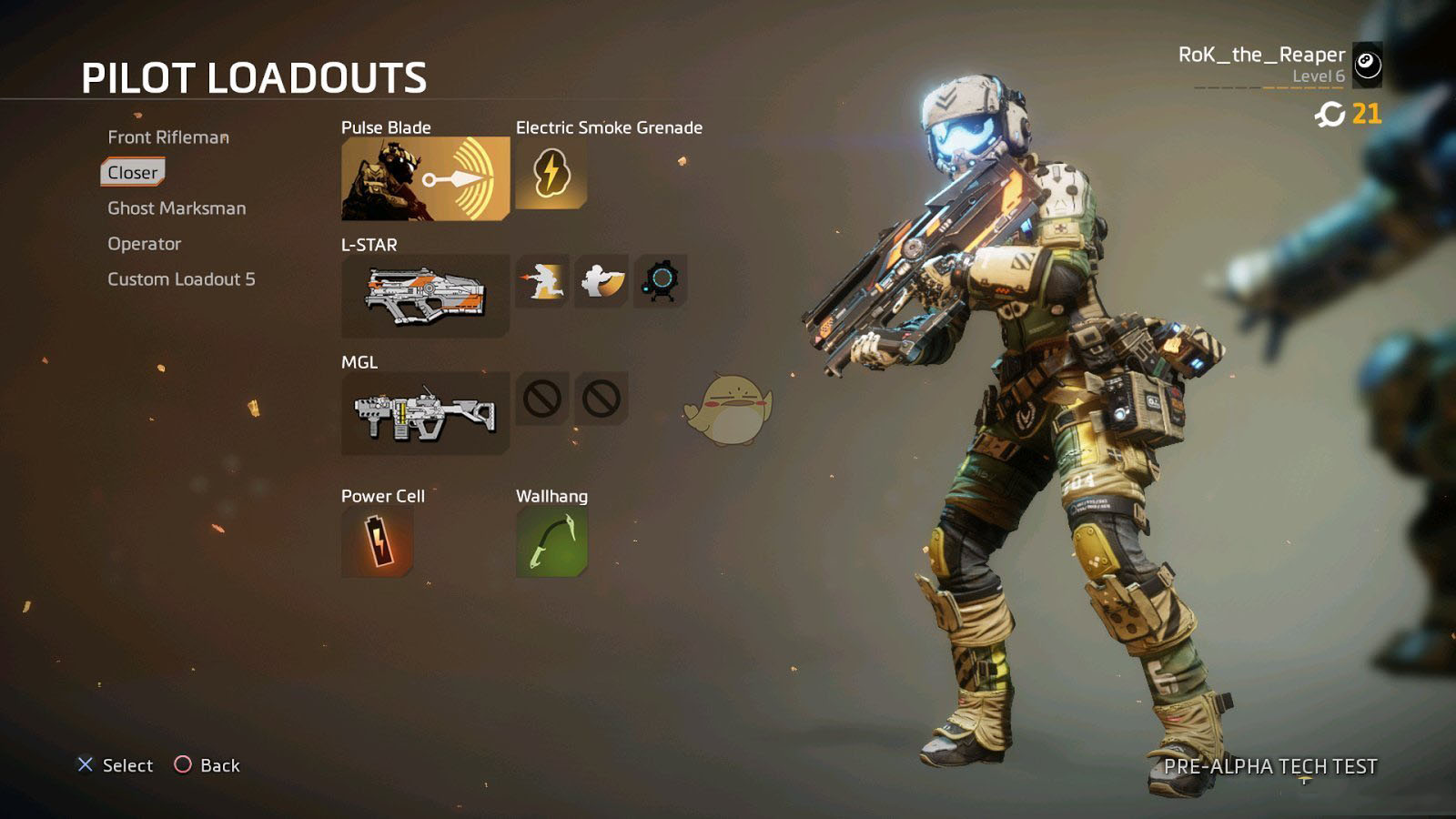
Task: Open the Power Cell kit slot
Action: (x=377, y=542)
